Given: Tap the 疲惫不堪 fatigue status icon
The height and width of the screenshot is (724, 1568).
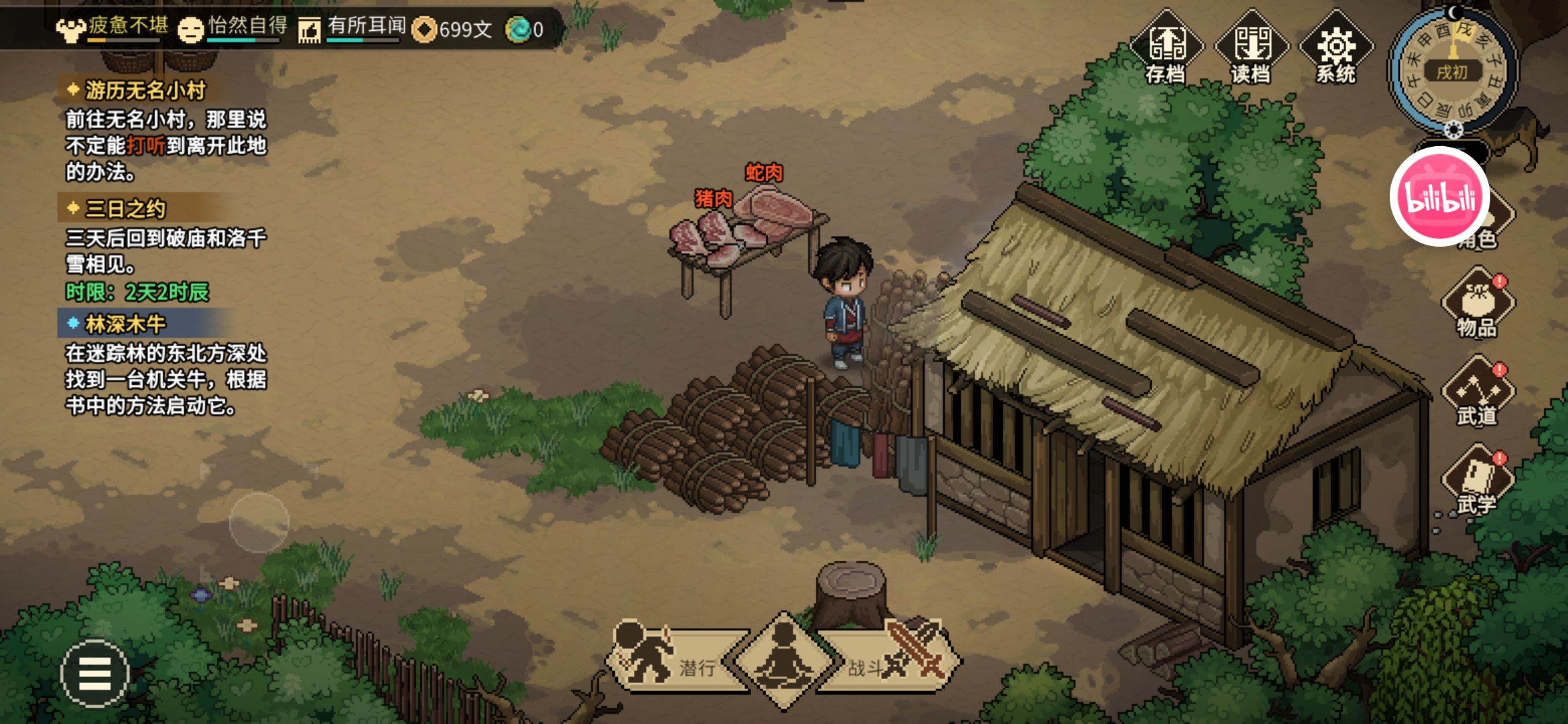Looking at the screenshot, I should point(70,29).
